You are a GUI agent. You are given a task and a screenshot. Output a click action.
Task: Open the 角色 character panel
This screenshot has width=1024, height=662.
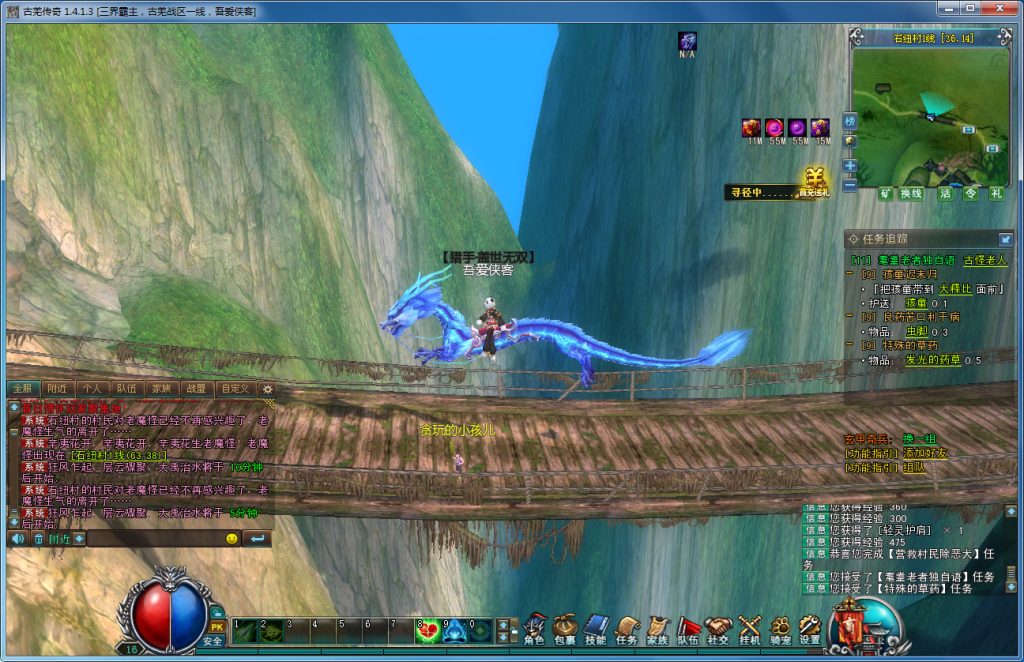coord(534,627)
